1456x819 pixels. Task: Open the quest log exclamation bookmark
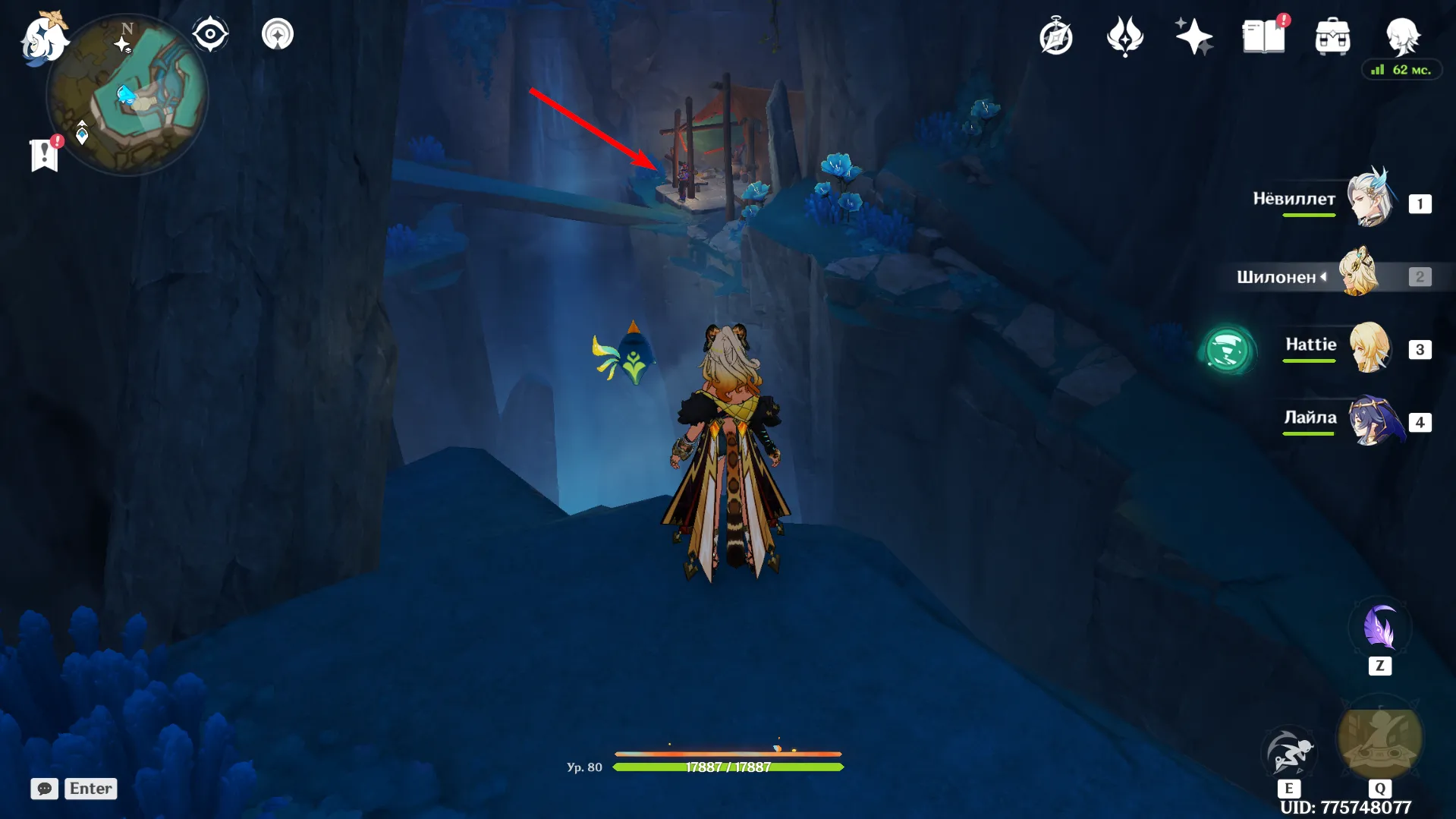pos(45,154)
